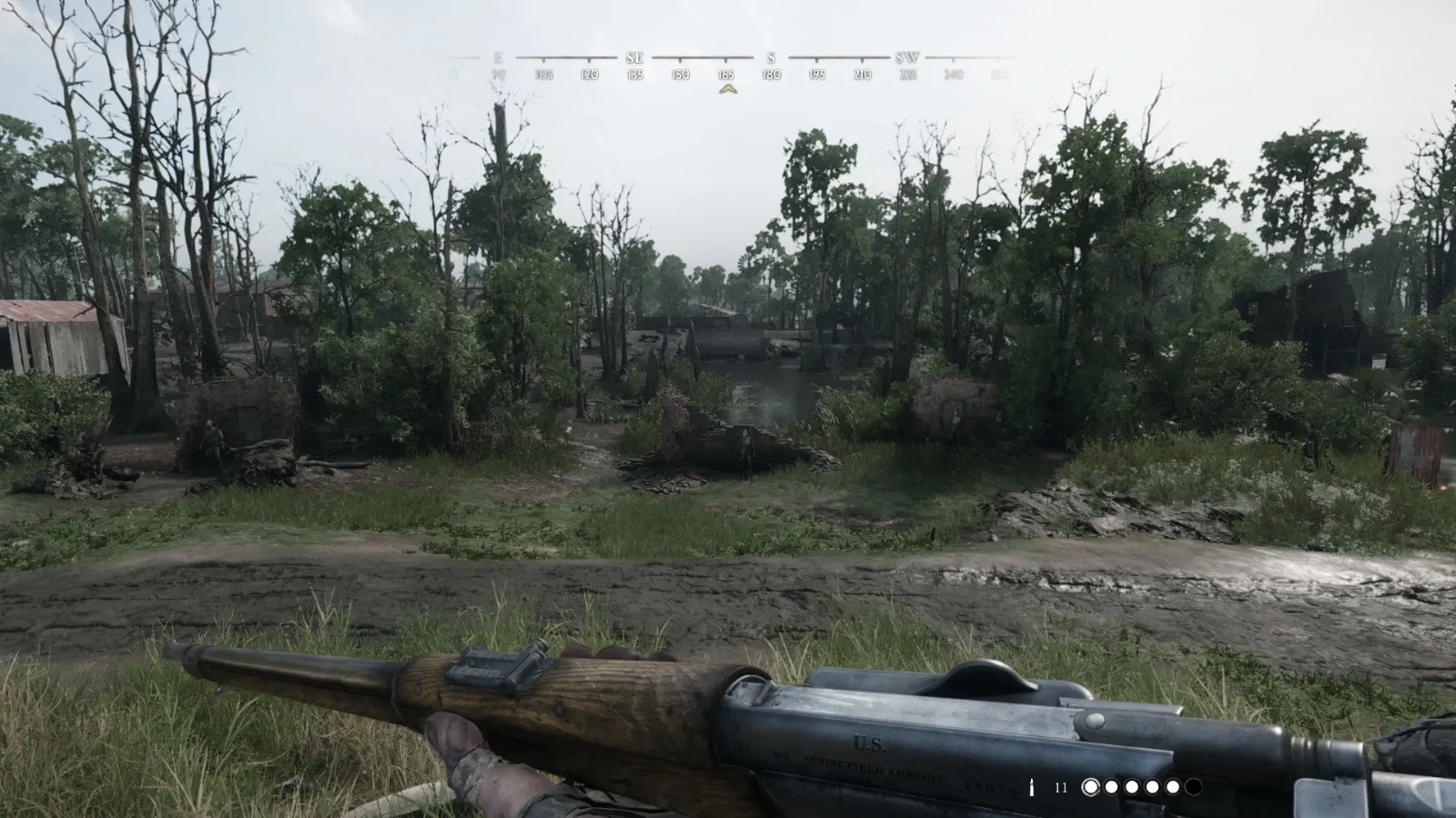Image resolution: width=1456 pixels, height=818 pixels.
Task: Click the 165 bearing under the heading arrow
Action: coord(726,76)
